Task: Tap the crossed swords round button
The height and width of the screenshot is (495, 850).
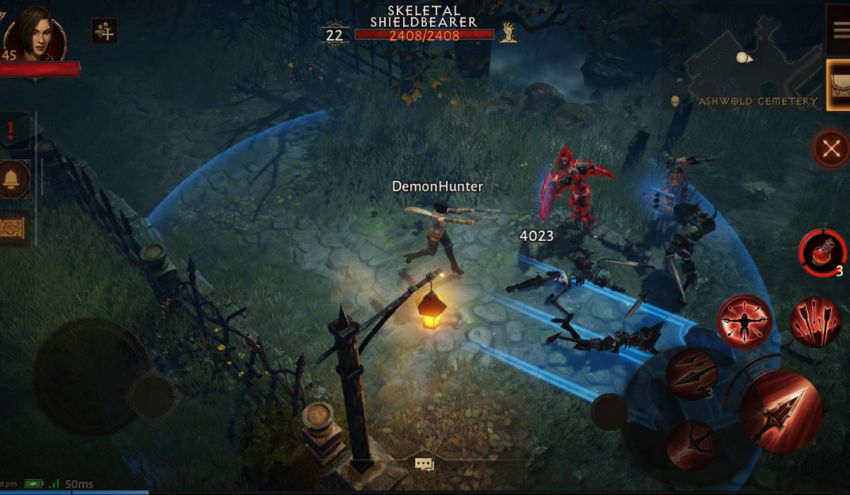Action: (830, 149)
